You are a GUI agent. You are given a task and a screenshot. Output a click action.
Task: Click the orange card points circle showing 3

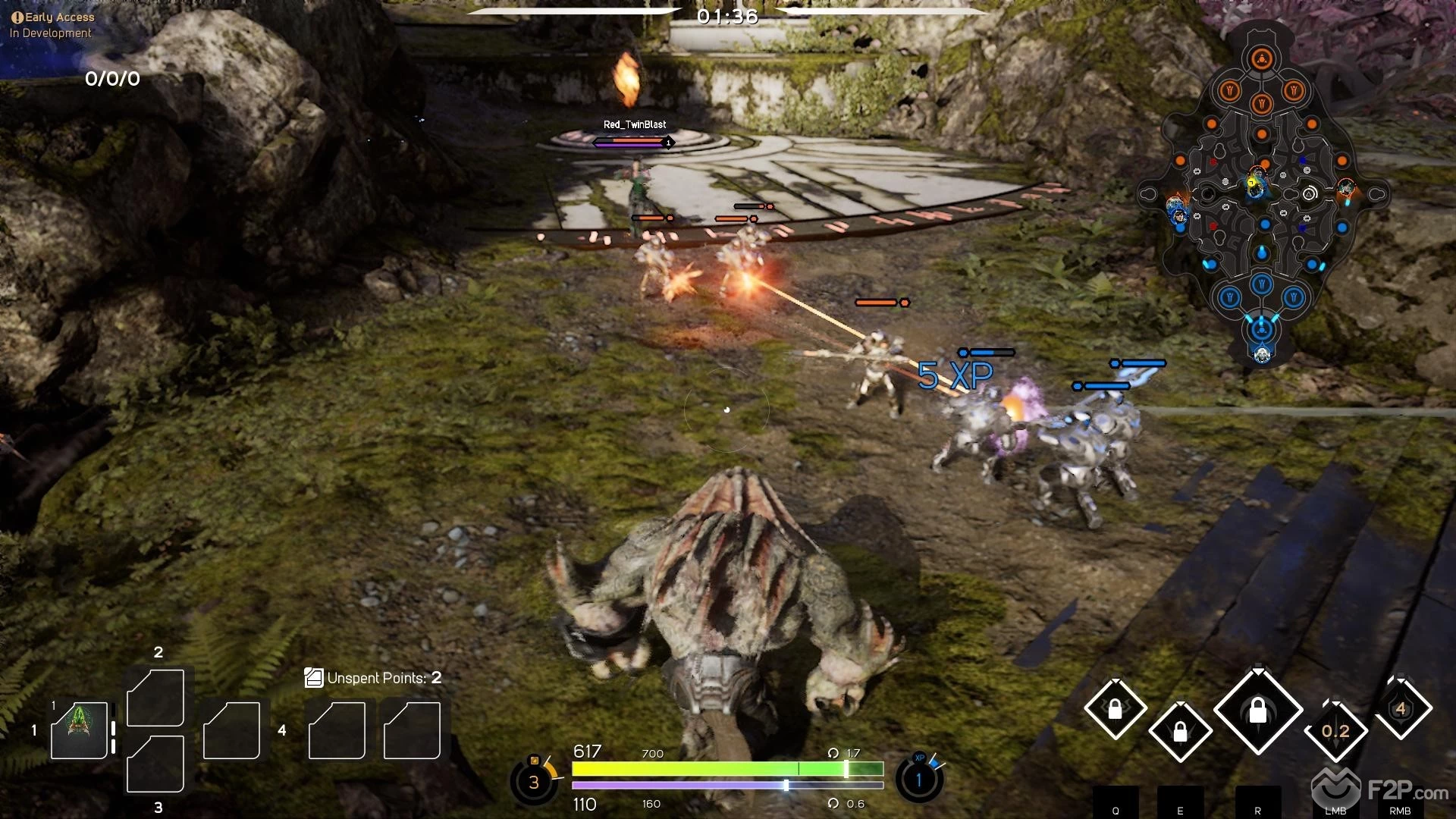tap(534, 782)
